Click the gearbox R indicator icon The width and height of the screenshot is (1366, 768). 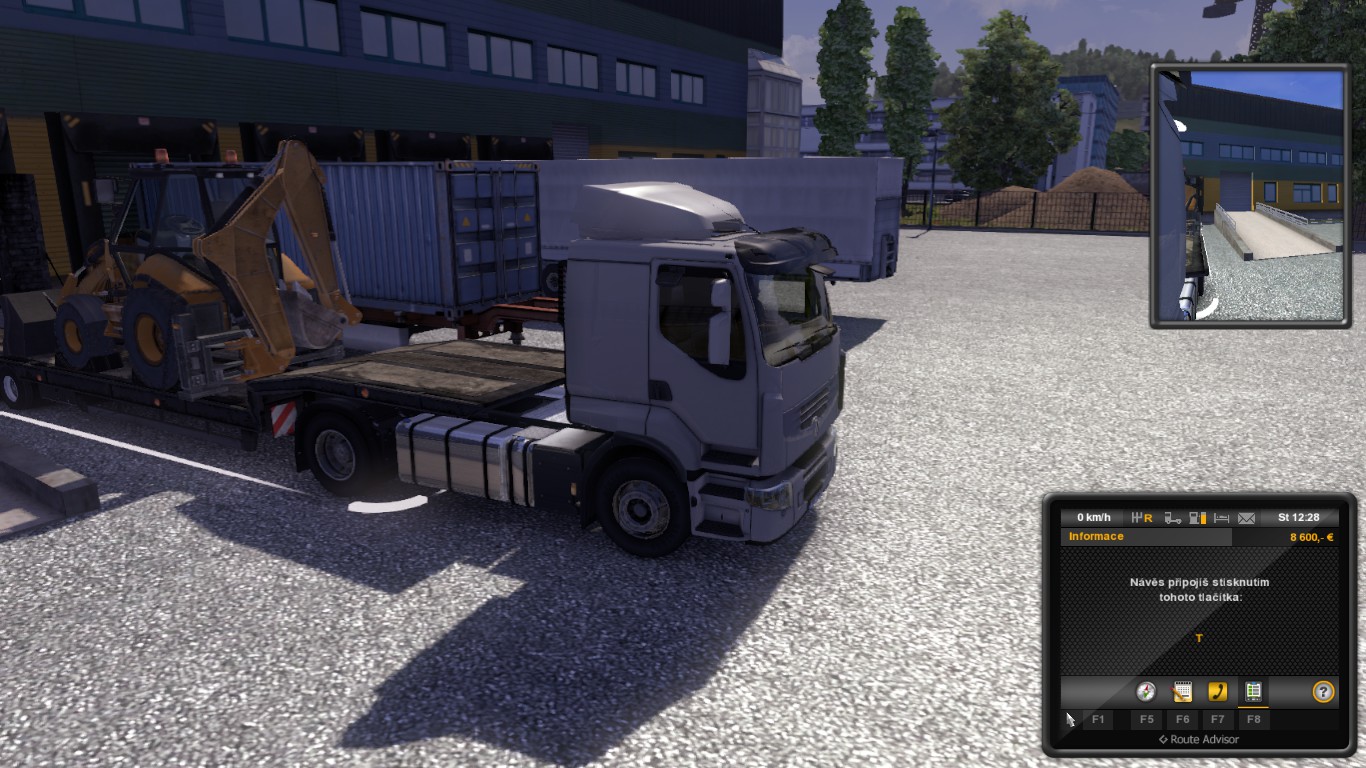pos(1142,518)
